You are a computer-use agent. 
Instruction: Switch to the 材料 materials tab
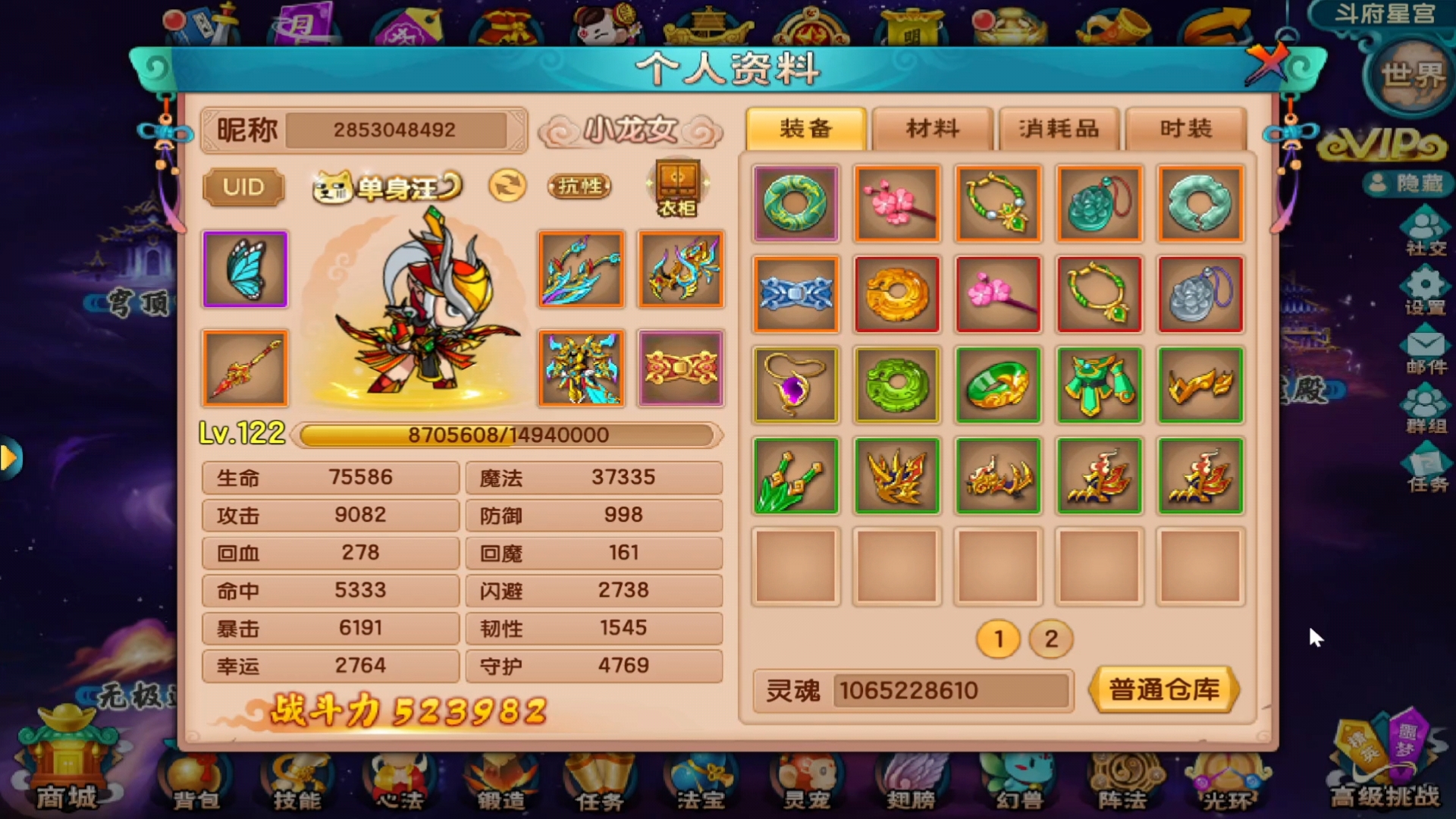pos(932,129)
